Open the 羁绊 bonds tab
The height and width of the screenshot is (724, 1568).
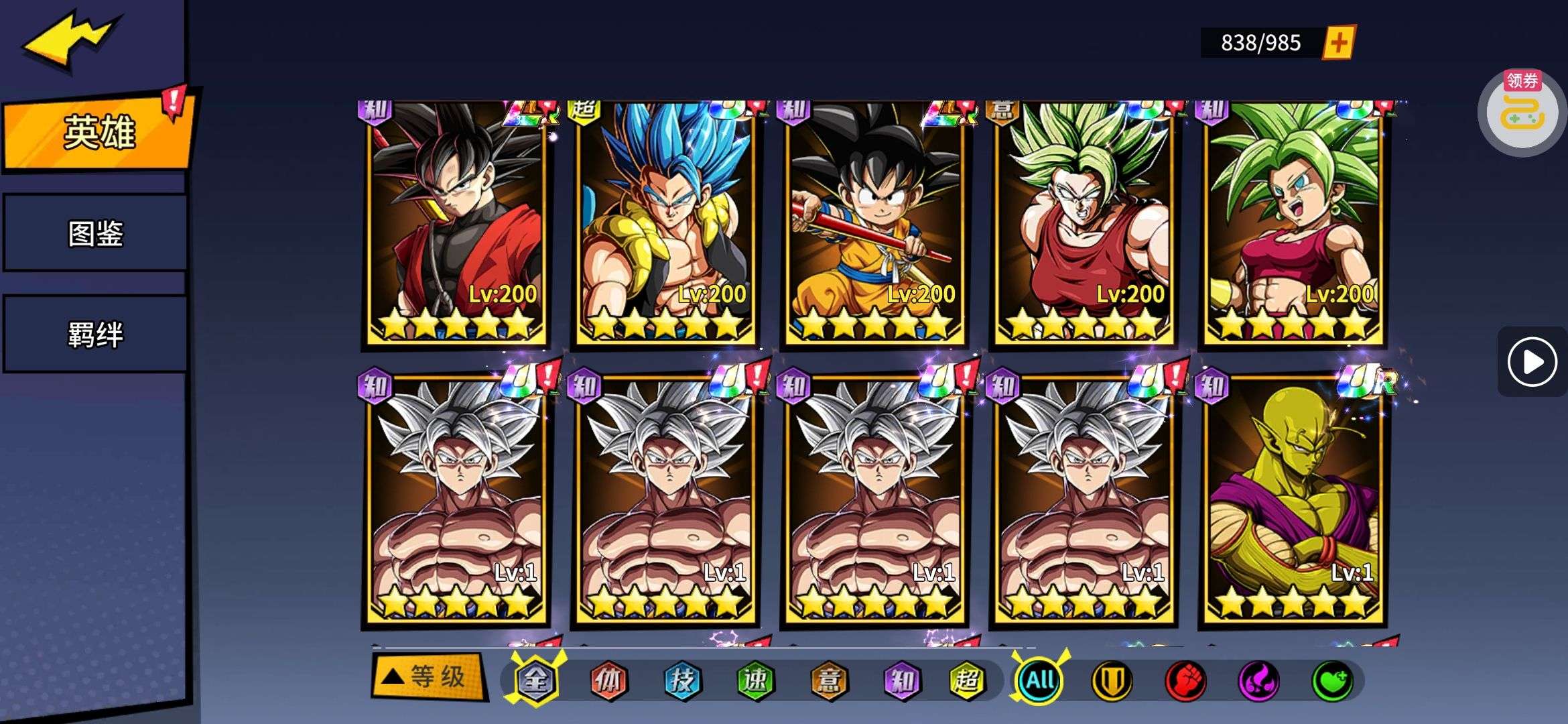[95, 334]
